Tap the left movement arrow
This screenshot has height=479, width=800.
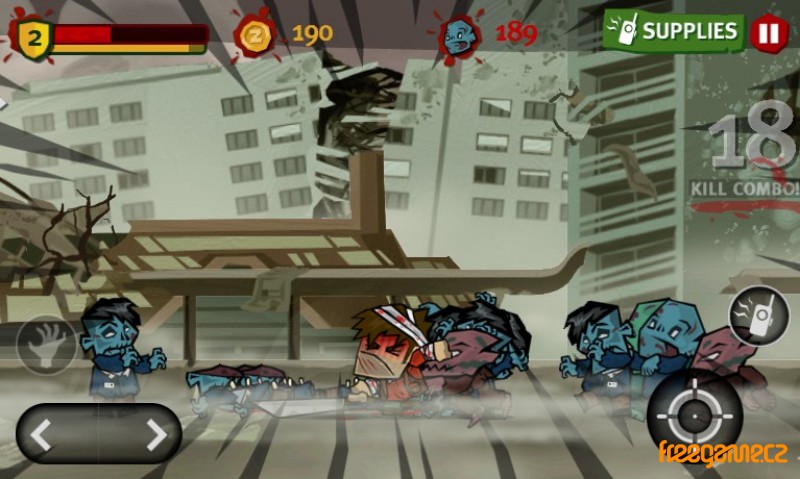click(x=42, y=434)
